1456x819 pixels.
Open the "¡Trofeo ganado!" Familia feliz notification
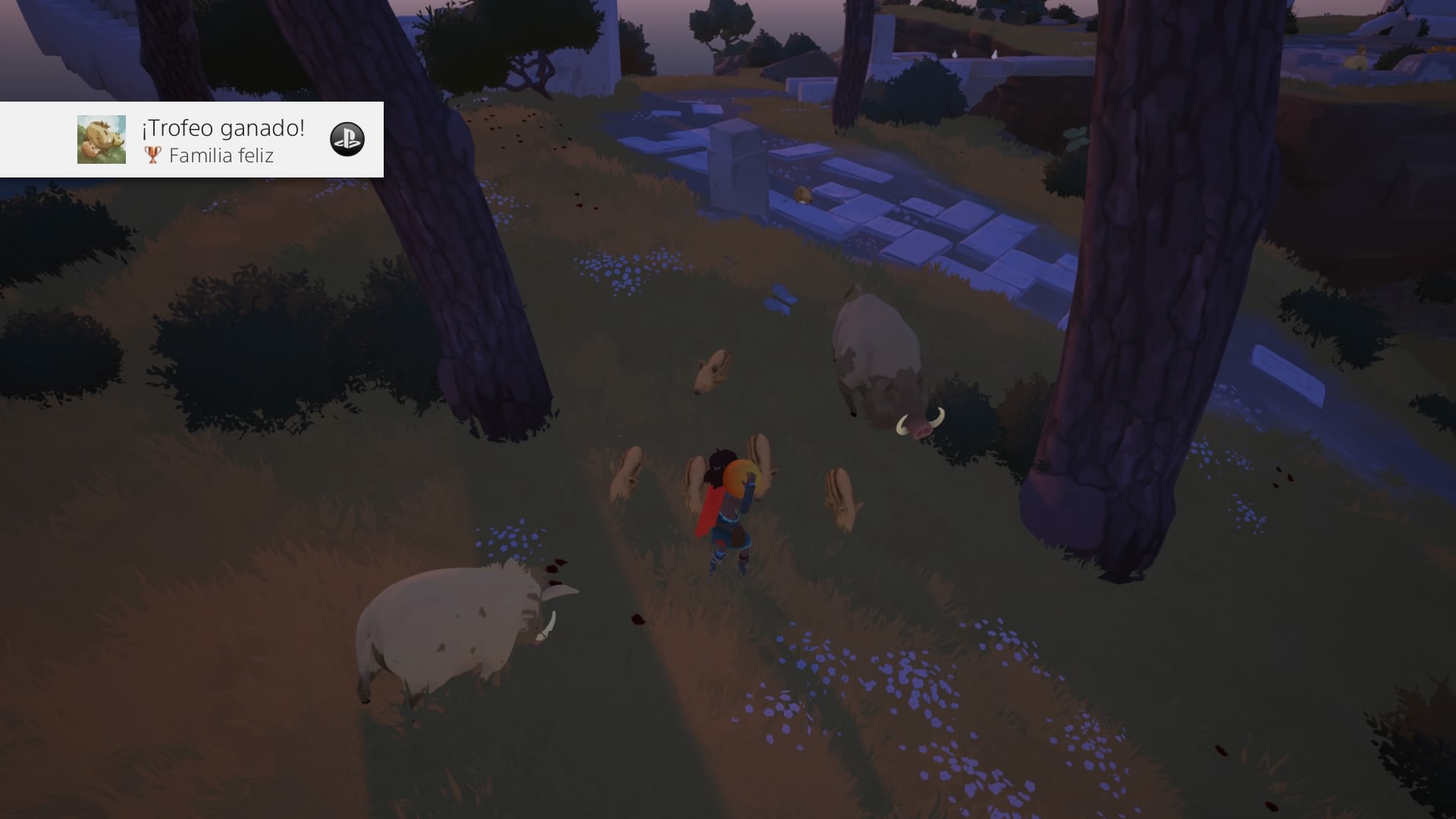(x=223, y=140)
